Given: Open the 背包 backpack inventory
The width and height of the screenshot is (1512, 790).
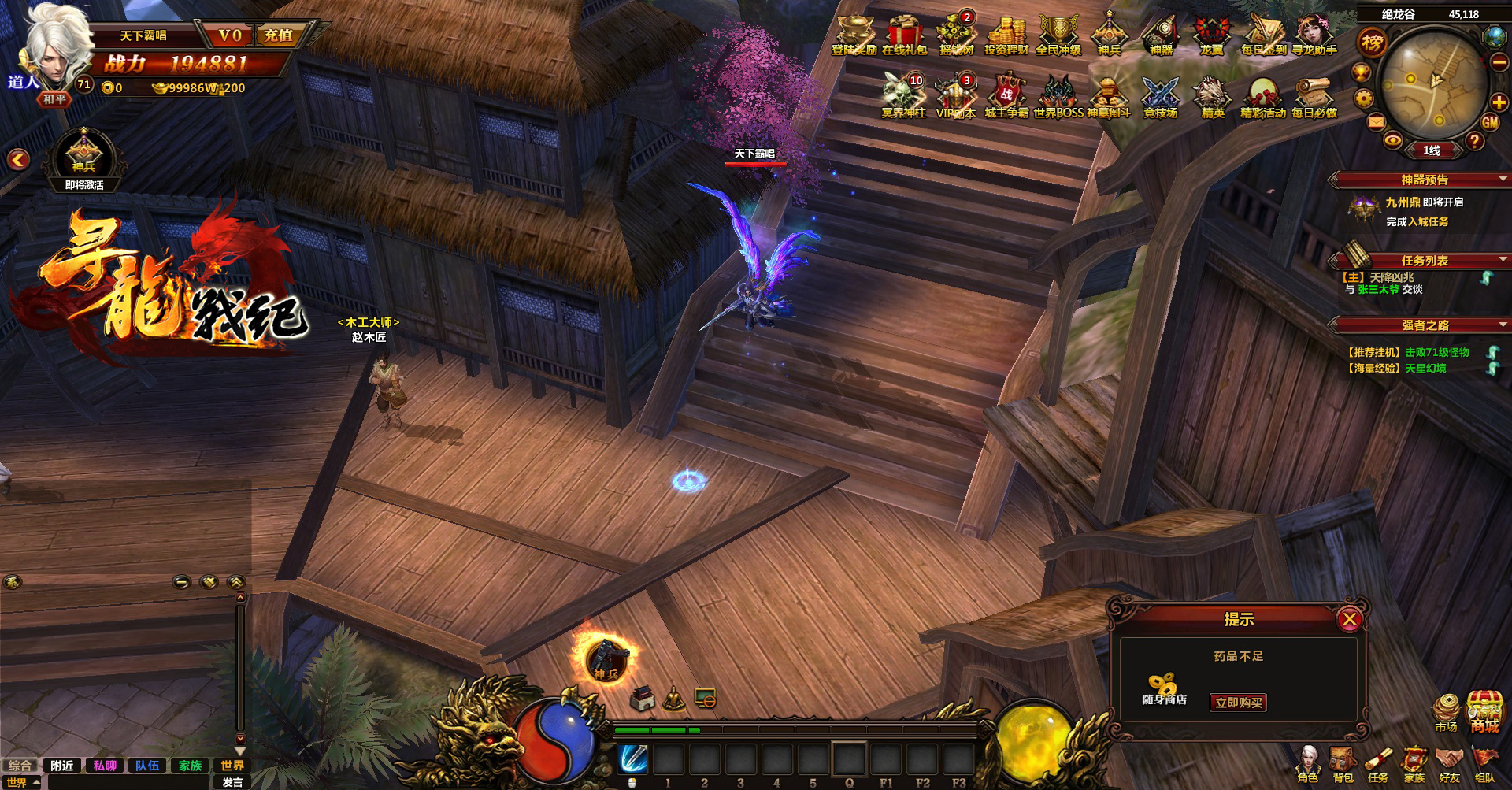Looking at the screenshot, I should click(x=1343, y=763).
